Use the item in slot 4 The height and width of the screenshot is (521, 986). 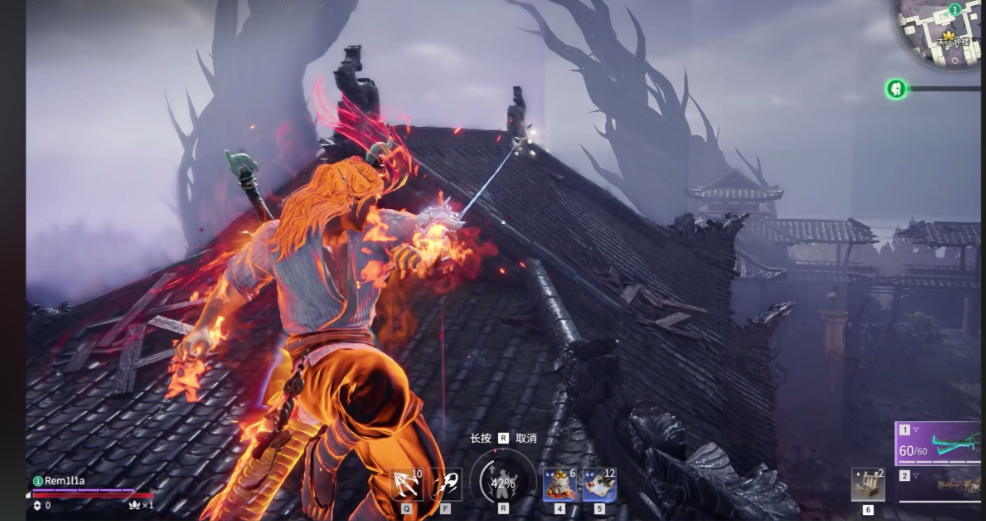560,484
